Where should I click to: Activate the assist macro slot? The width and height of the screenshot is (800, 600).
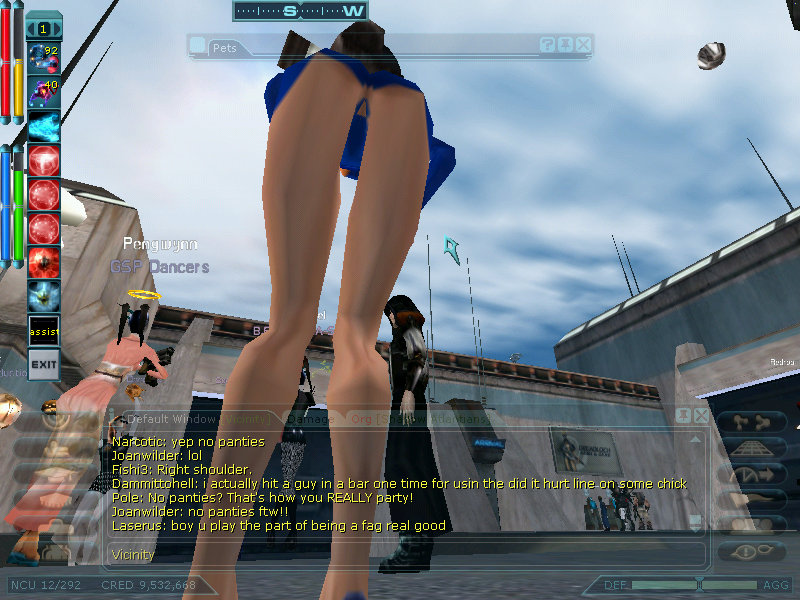[43, 330]
